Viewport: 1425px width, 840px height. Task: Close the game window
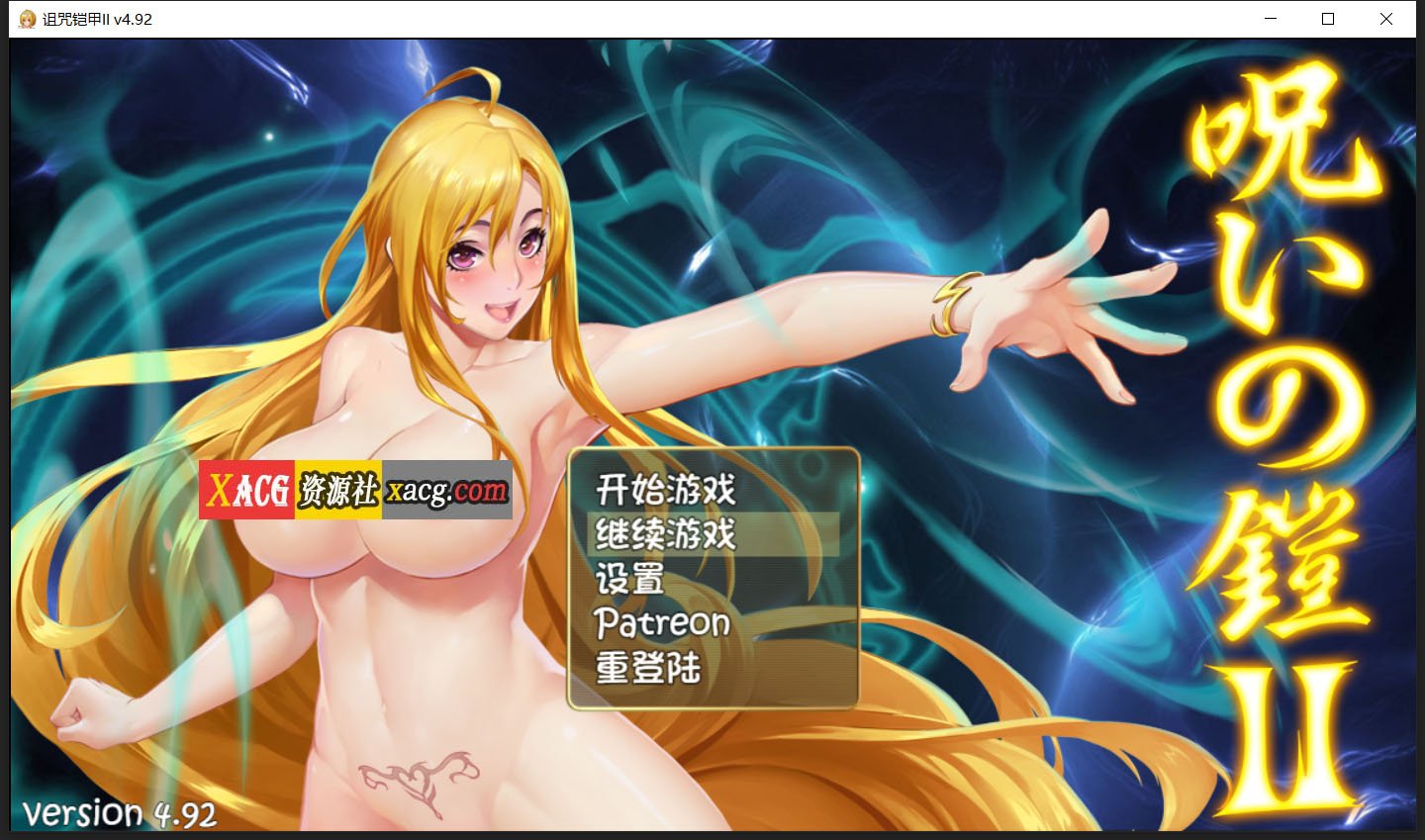(1386, 19)
